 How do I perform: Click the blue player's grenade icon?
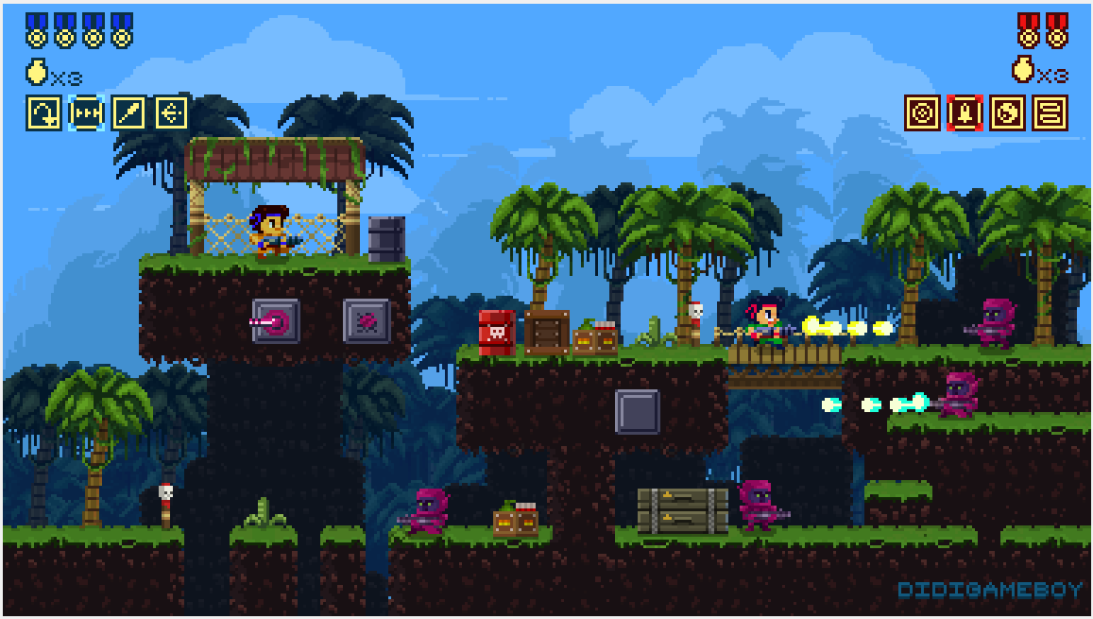click(x=37, y=72)
